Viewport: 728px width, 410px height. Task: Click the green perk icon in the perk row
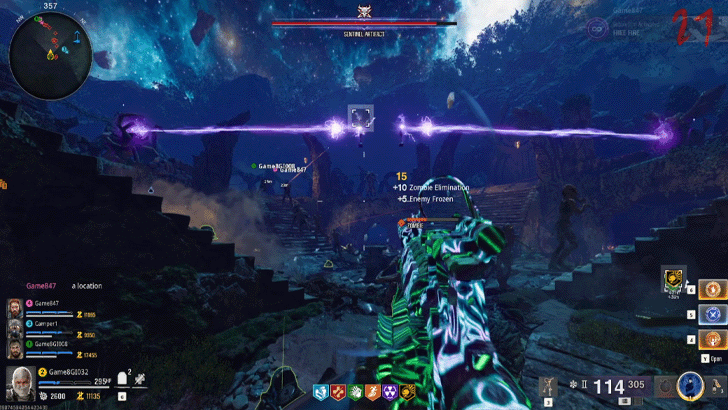355,393
